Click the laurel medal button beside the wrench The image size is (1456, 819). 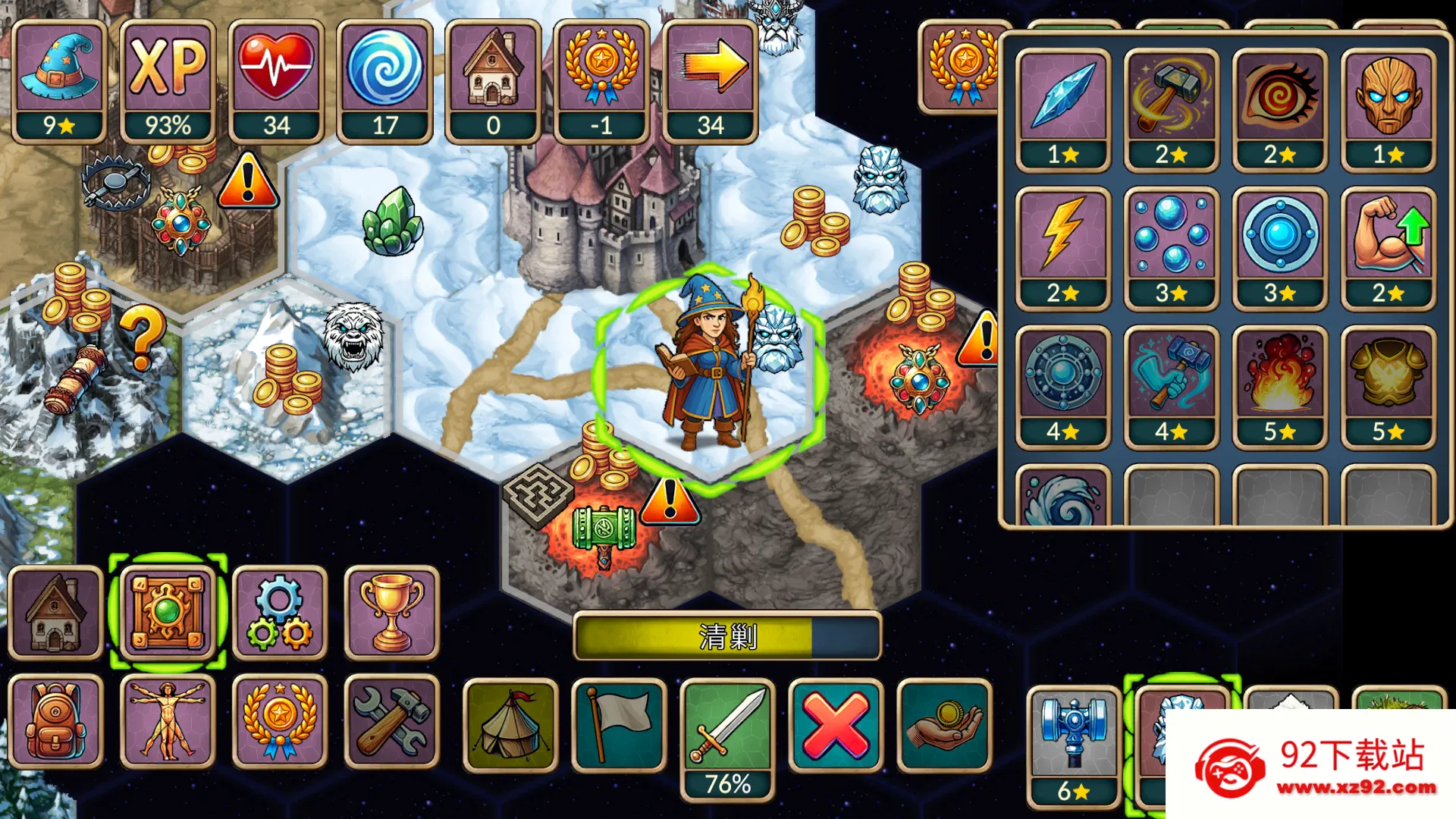279,721
